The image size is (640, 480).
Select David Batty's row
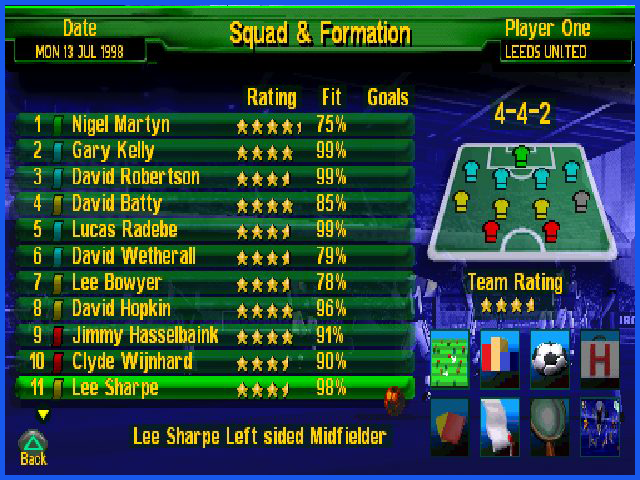pos(215,203)
